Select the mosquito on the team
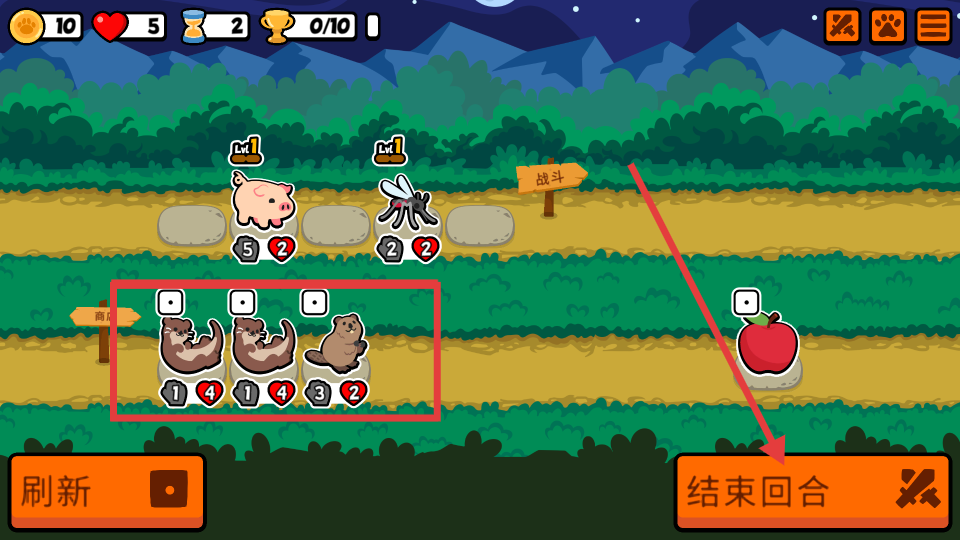This screenshot has width=960, height=540. pyautogui.click(x=406, y=203)
